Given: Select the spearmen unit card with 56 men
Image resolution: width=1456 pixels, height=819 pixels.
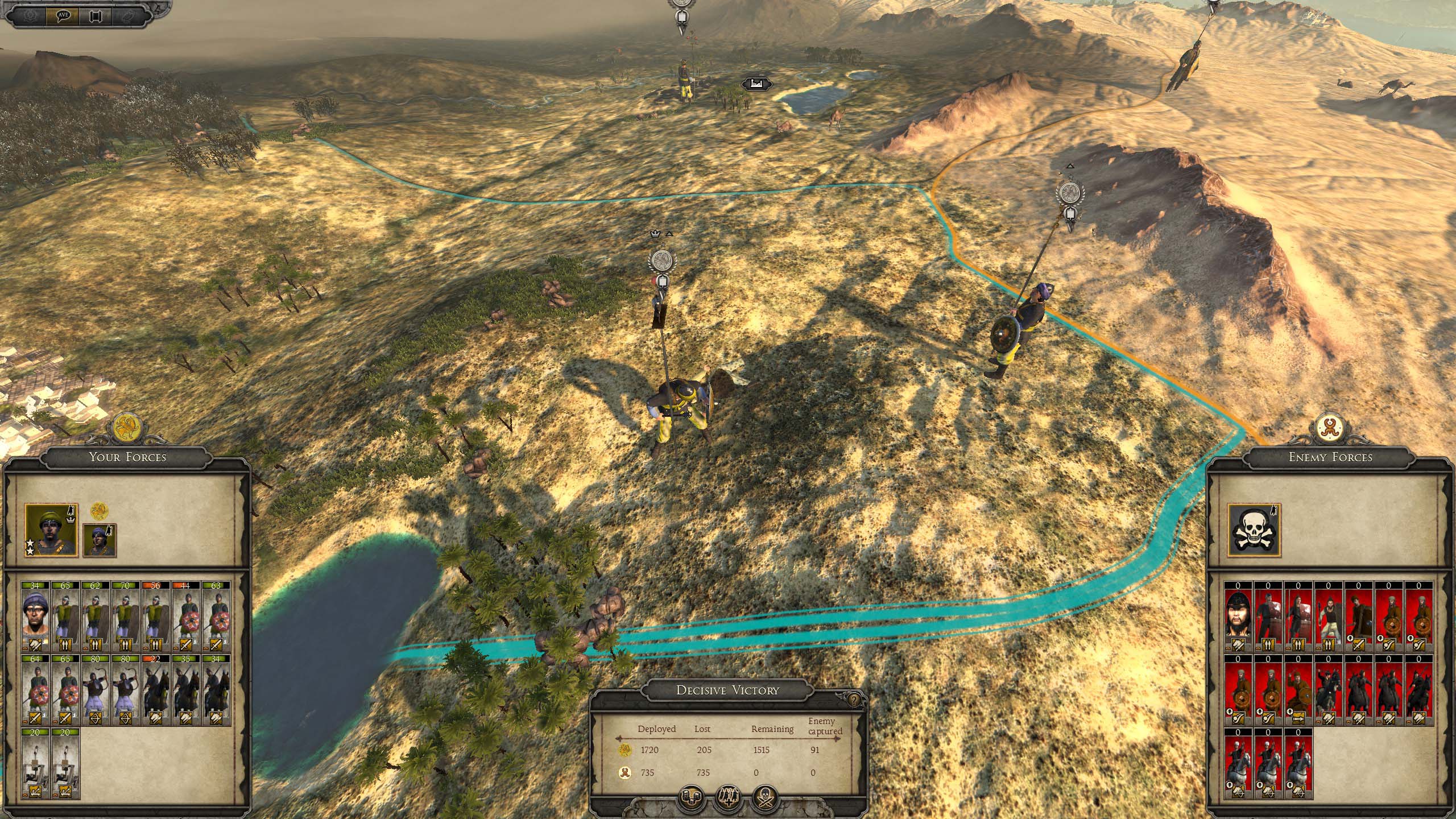Looking at the screenshot, I should pos(156,617).
